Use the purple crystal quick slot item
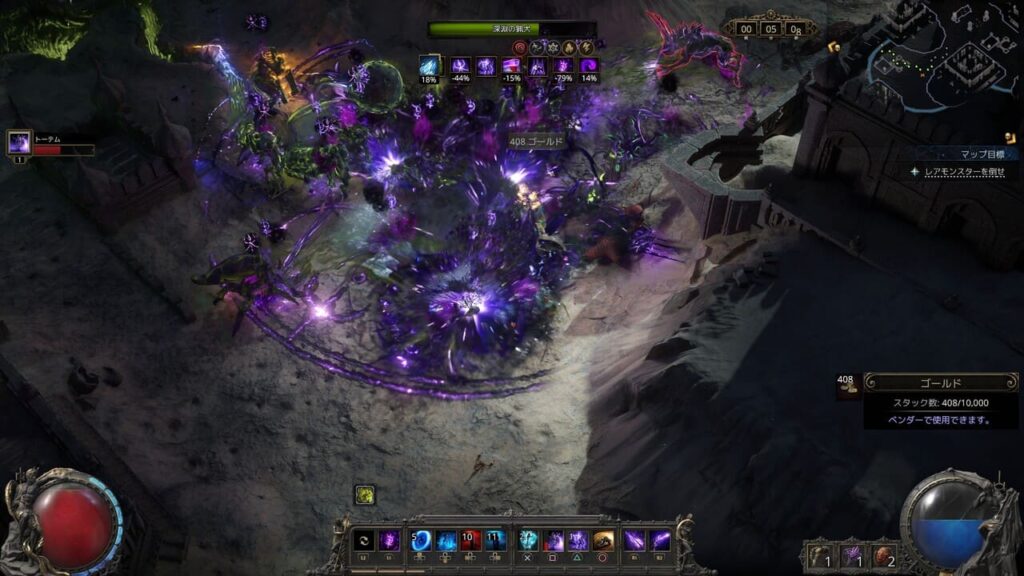The height and width of the screenshot is (576, 1024). coord(853,555)
